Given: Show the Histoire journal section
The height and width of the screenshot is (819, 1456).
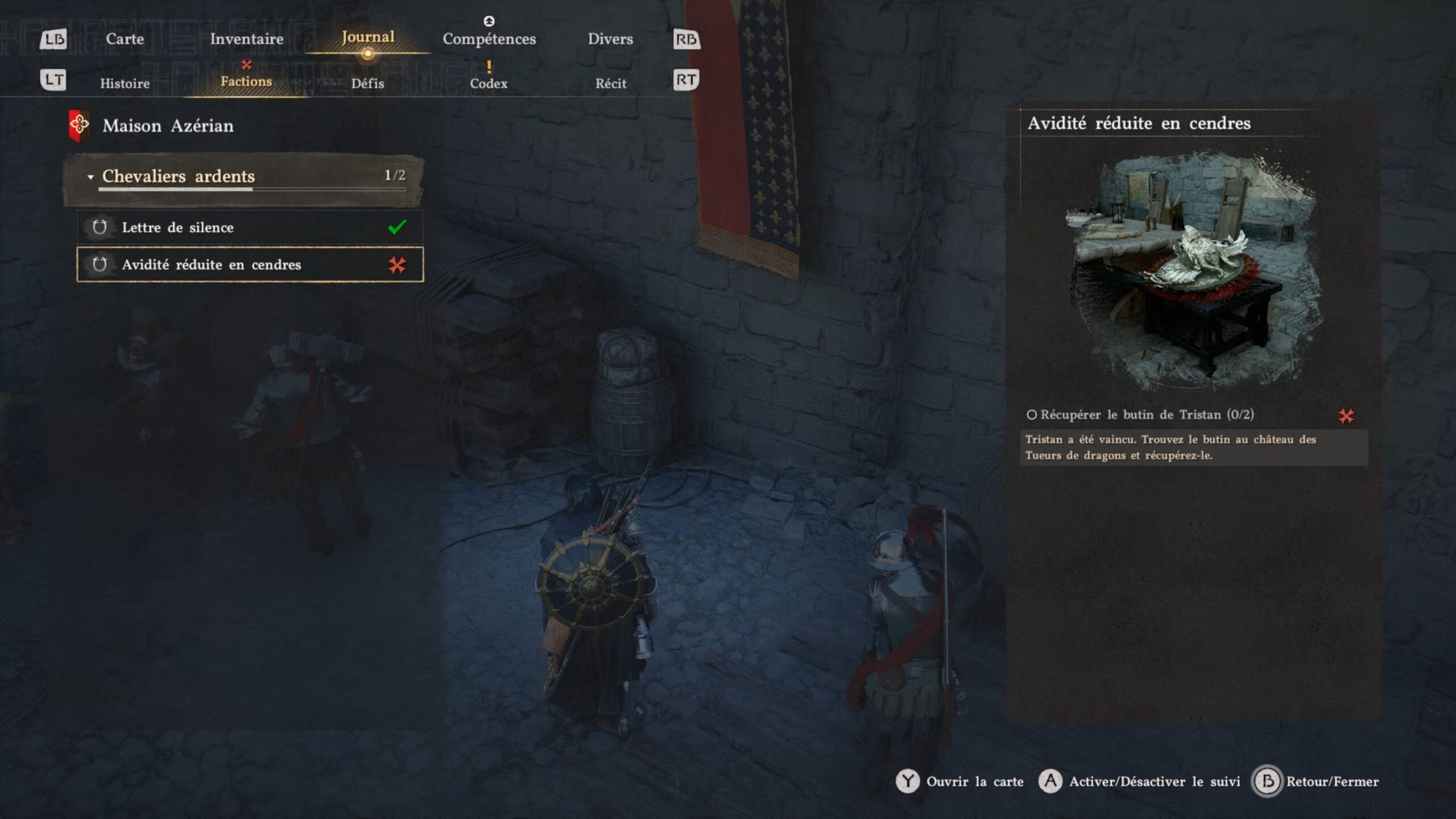Looking at the screenshot, I should (x=125, y=83).
